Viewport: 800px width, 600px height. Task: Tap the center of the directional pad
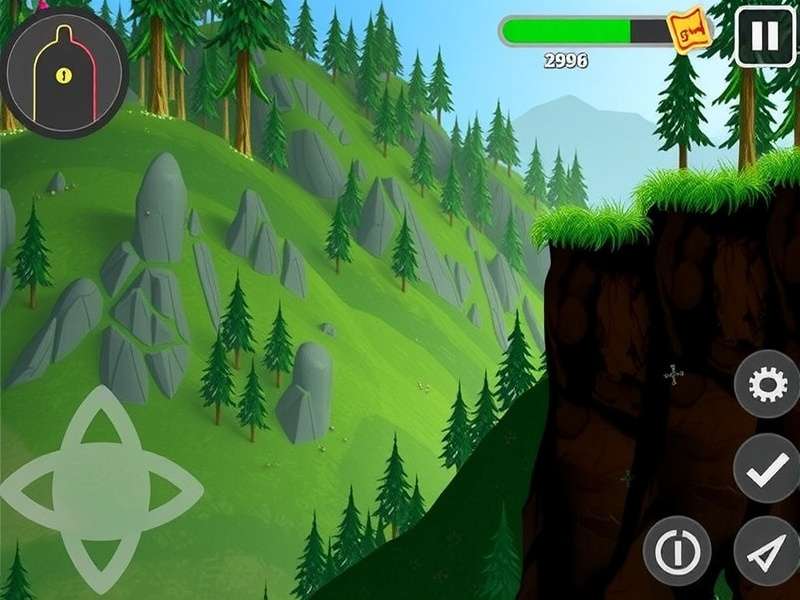point(100,489)
